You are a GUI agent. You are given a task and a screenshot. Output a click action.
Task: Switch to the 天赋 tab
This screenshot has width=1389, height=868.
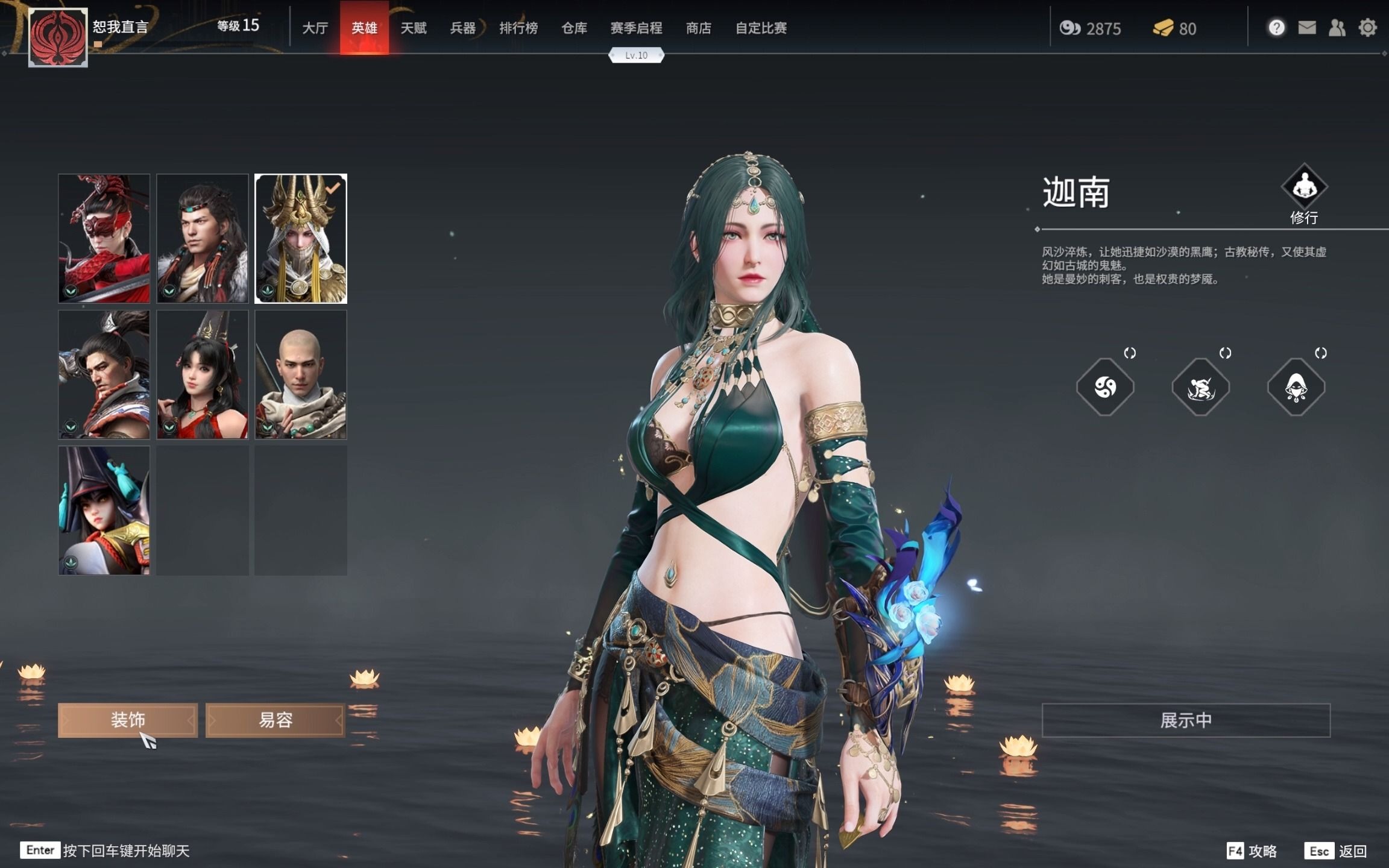pyautogui.click(x=415, y=28)
